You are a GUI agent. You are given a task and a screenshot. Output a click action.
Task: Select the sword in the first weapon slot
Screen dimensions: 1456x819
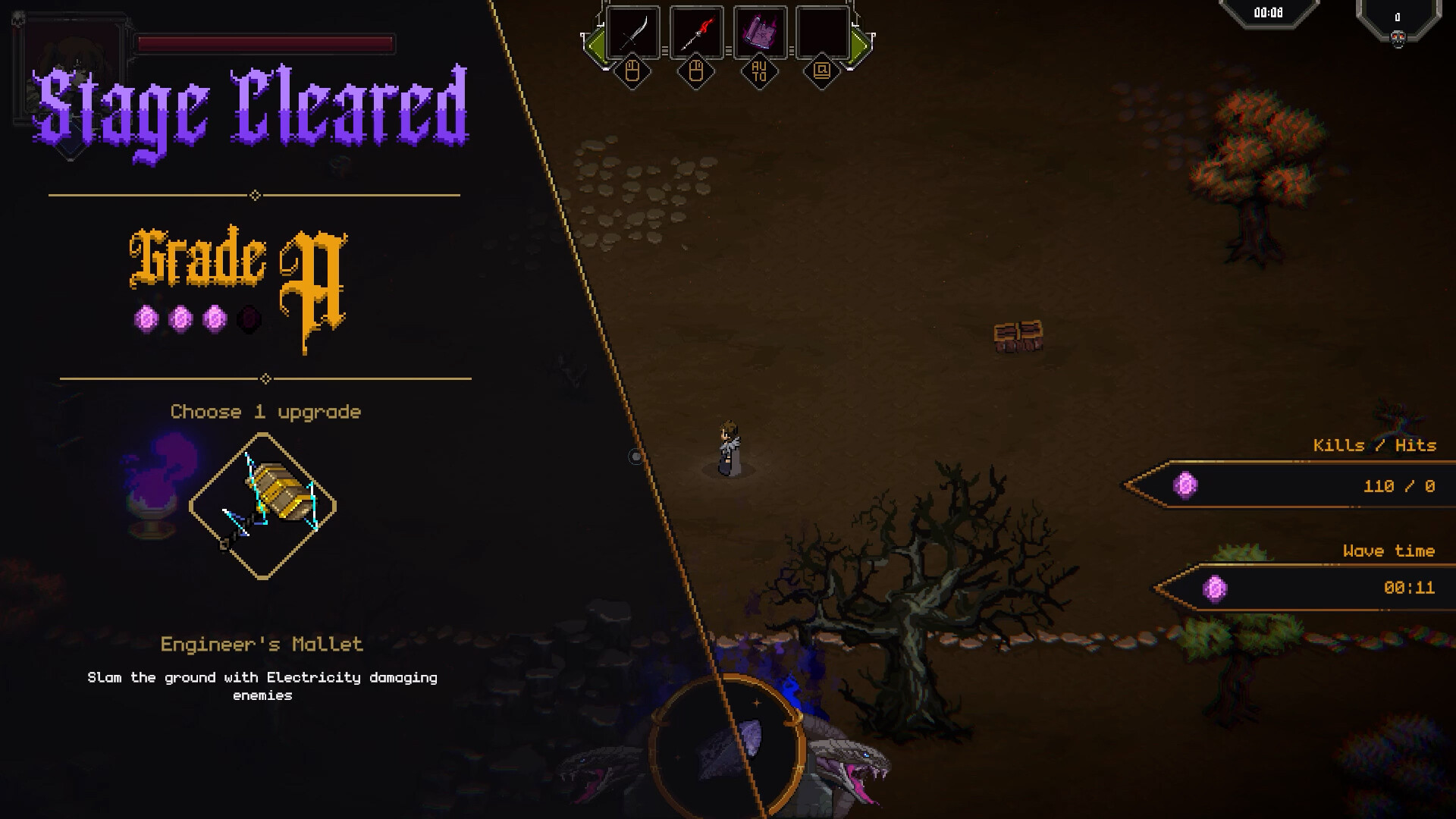click(632, 33)
